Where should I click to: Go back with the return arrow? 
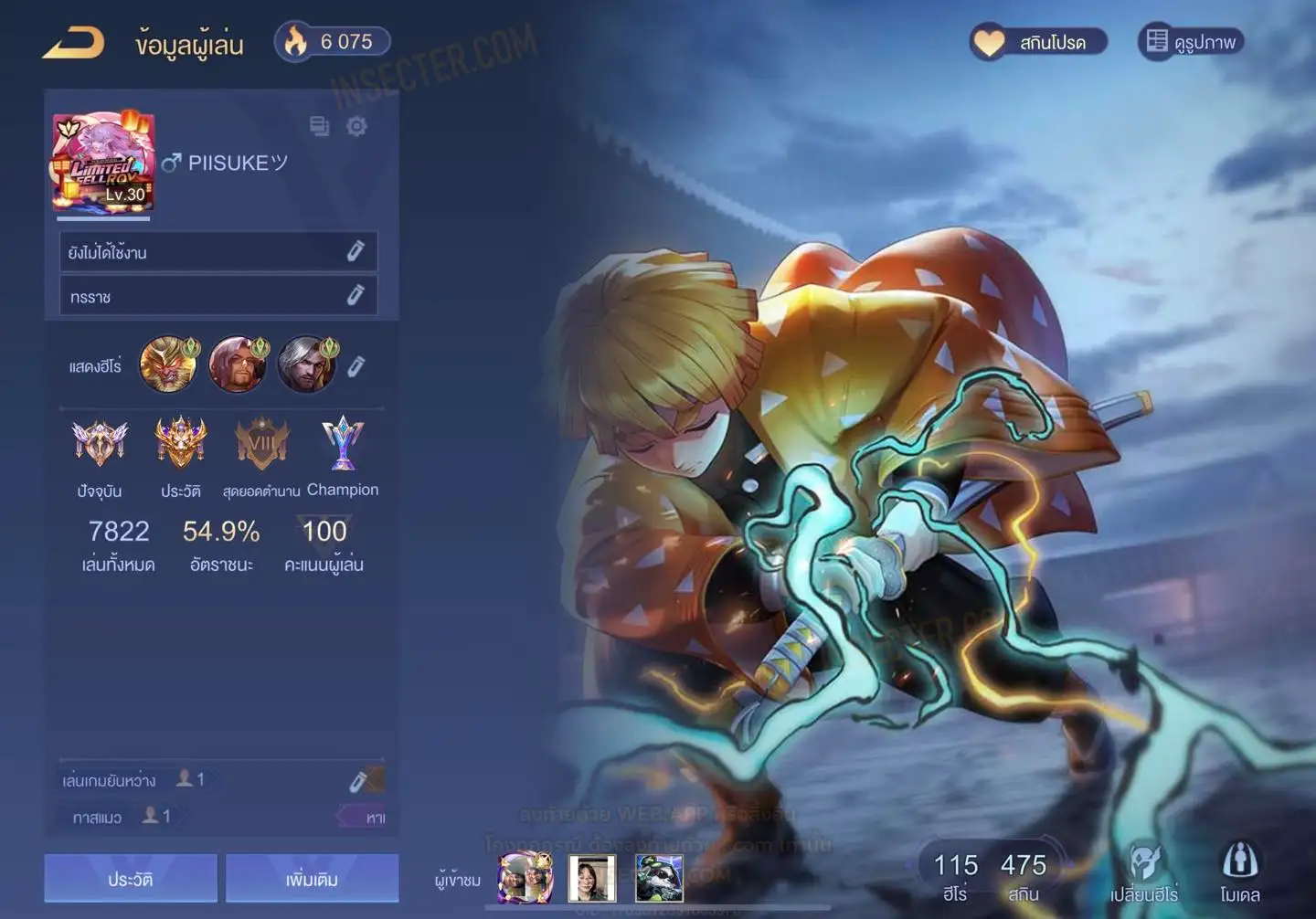pyautogui.click(x=74, y=42)
